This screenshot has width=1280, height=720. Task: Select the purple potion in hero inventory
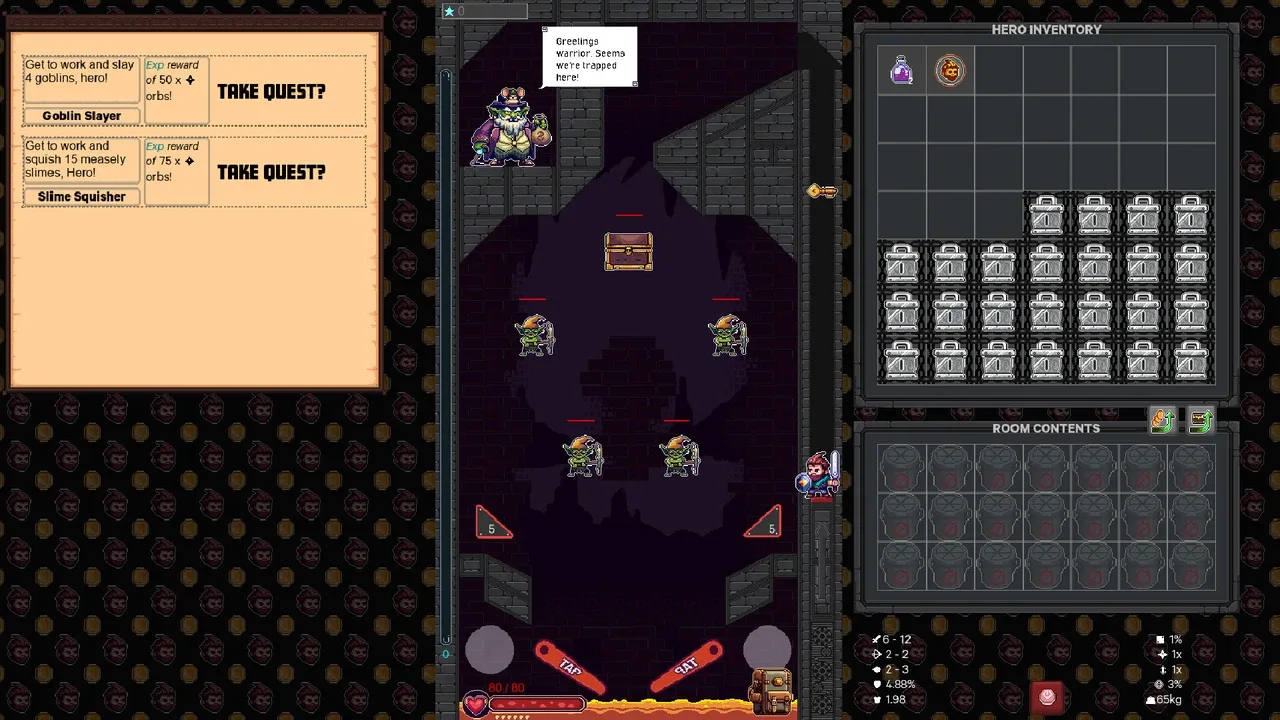coord(901,71)
